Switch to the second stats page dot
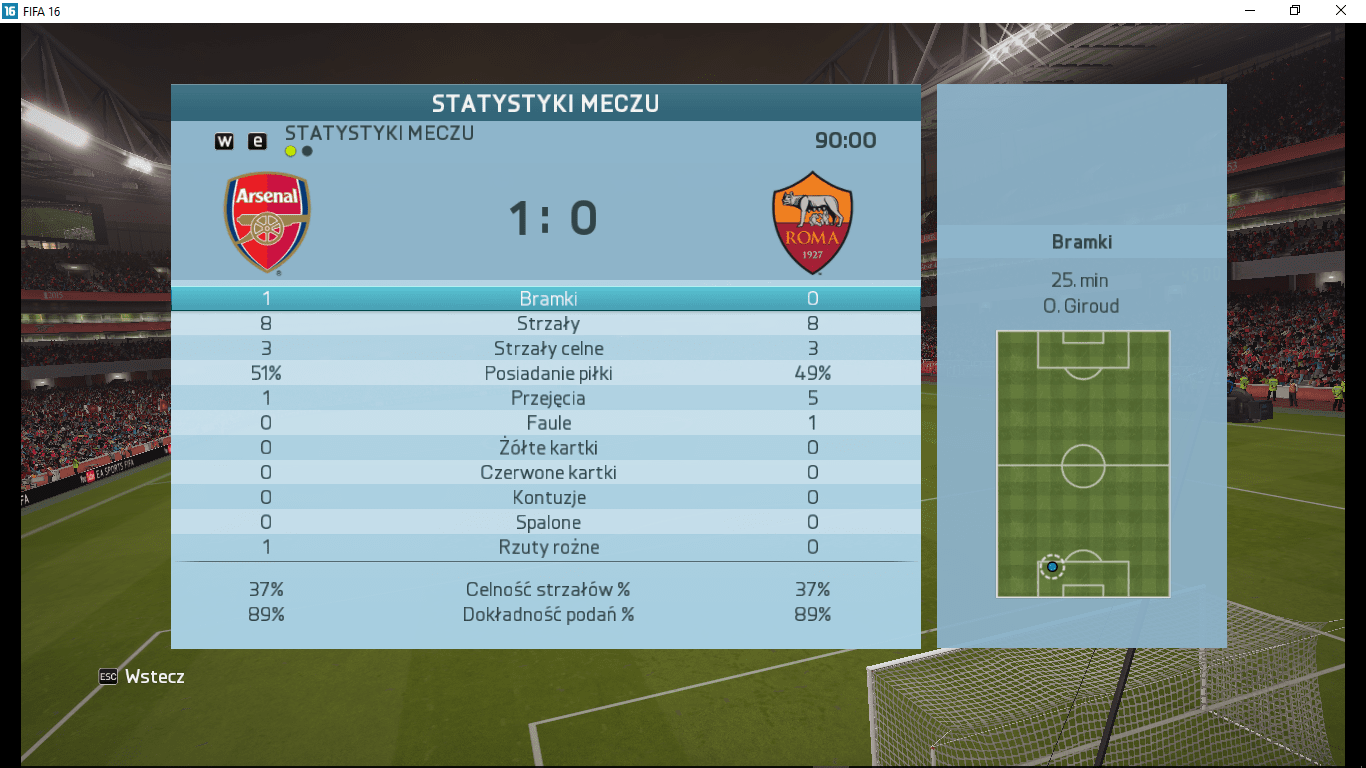This screenshot has width=1366, height=768. [x=307, y=152]
